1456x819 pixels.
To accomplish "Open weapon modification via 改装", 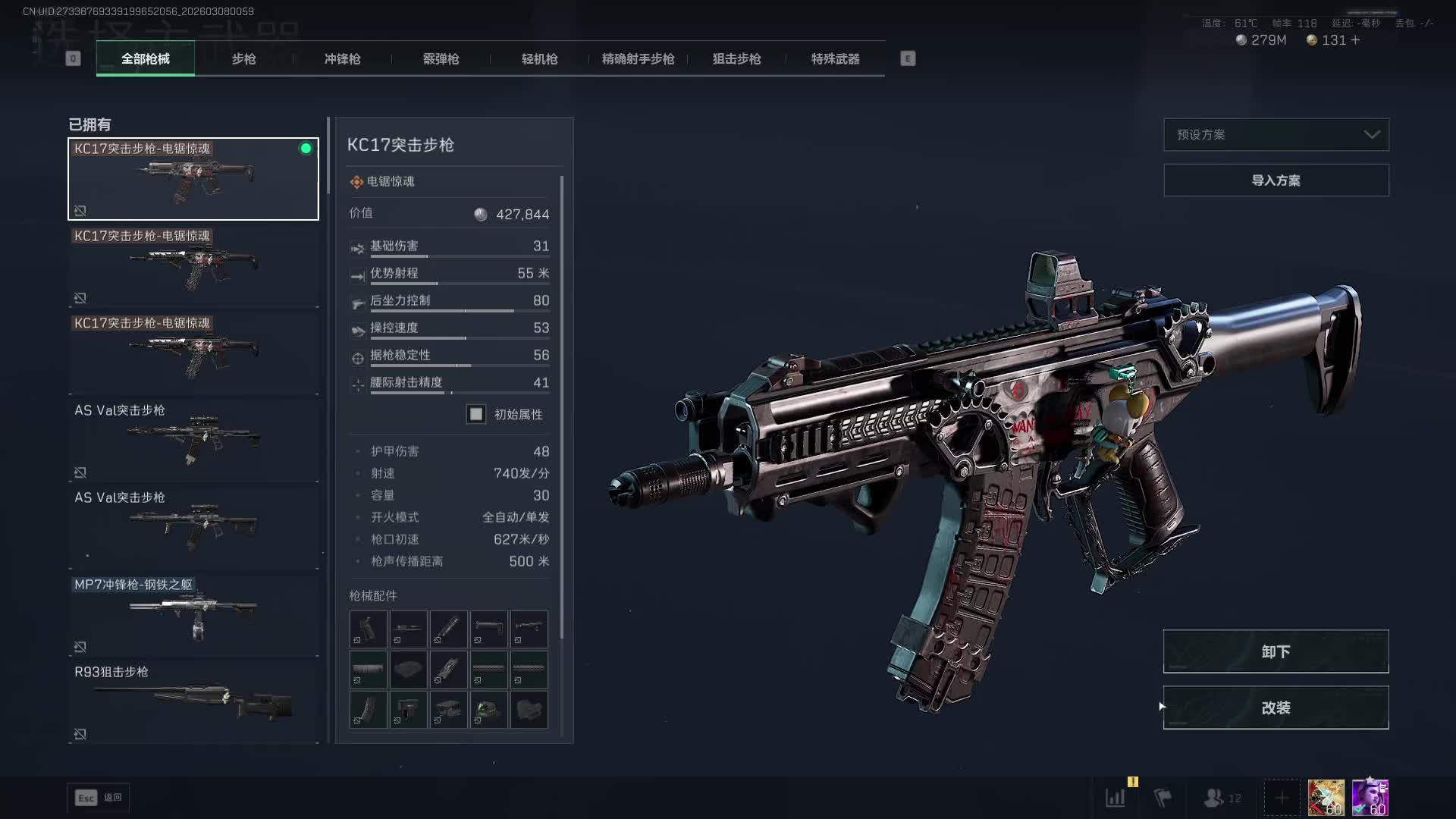I will tap(1276, 708).
